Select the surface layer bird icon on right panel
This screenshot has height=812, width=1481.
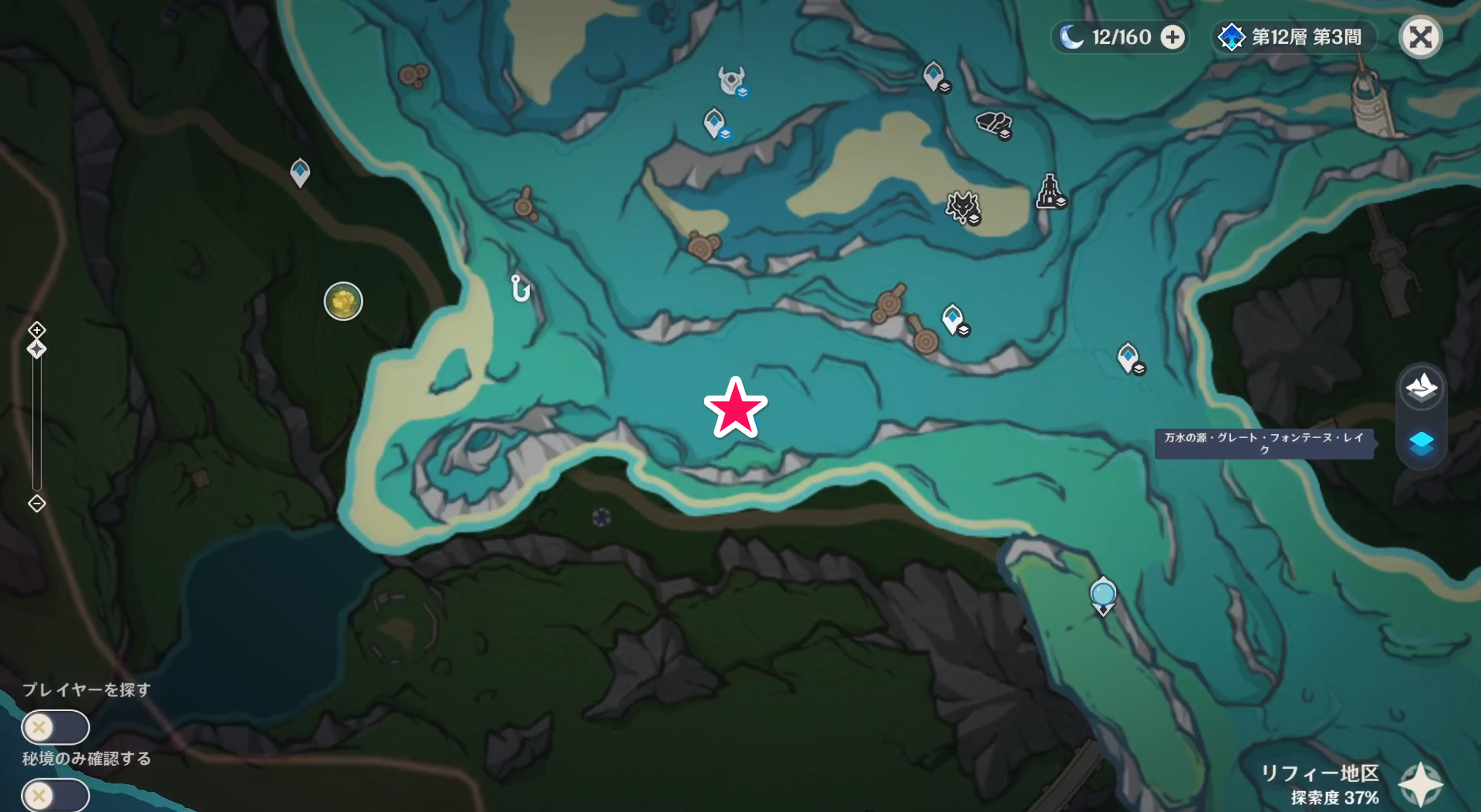[x=1423, y=389]
